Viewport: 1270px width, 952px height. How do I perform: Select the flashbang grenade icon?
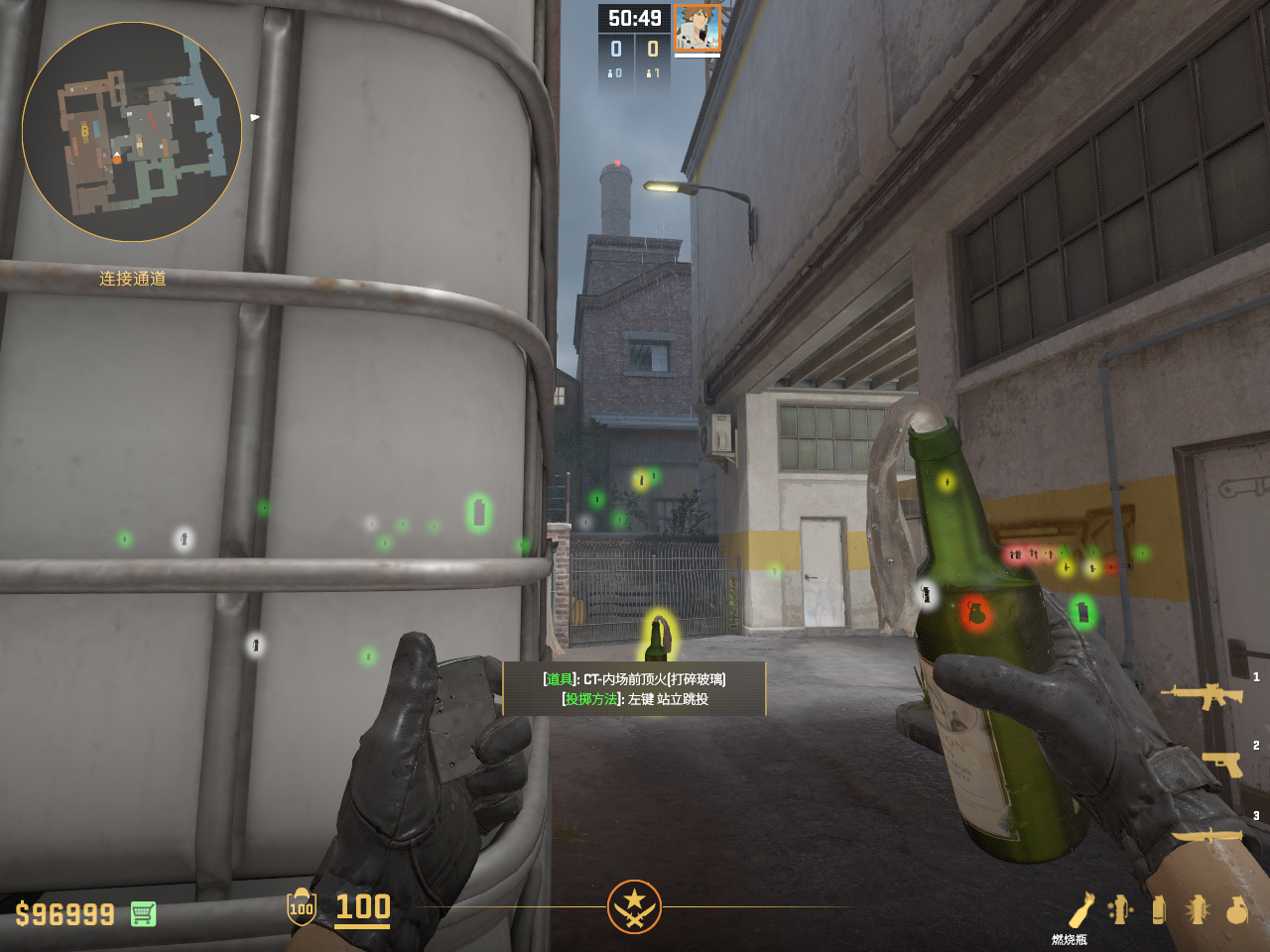click(1198, 909)
